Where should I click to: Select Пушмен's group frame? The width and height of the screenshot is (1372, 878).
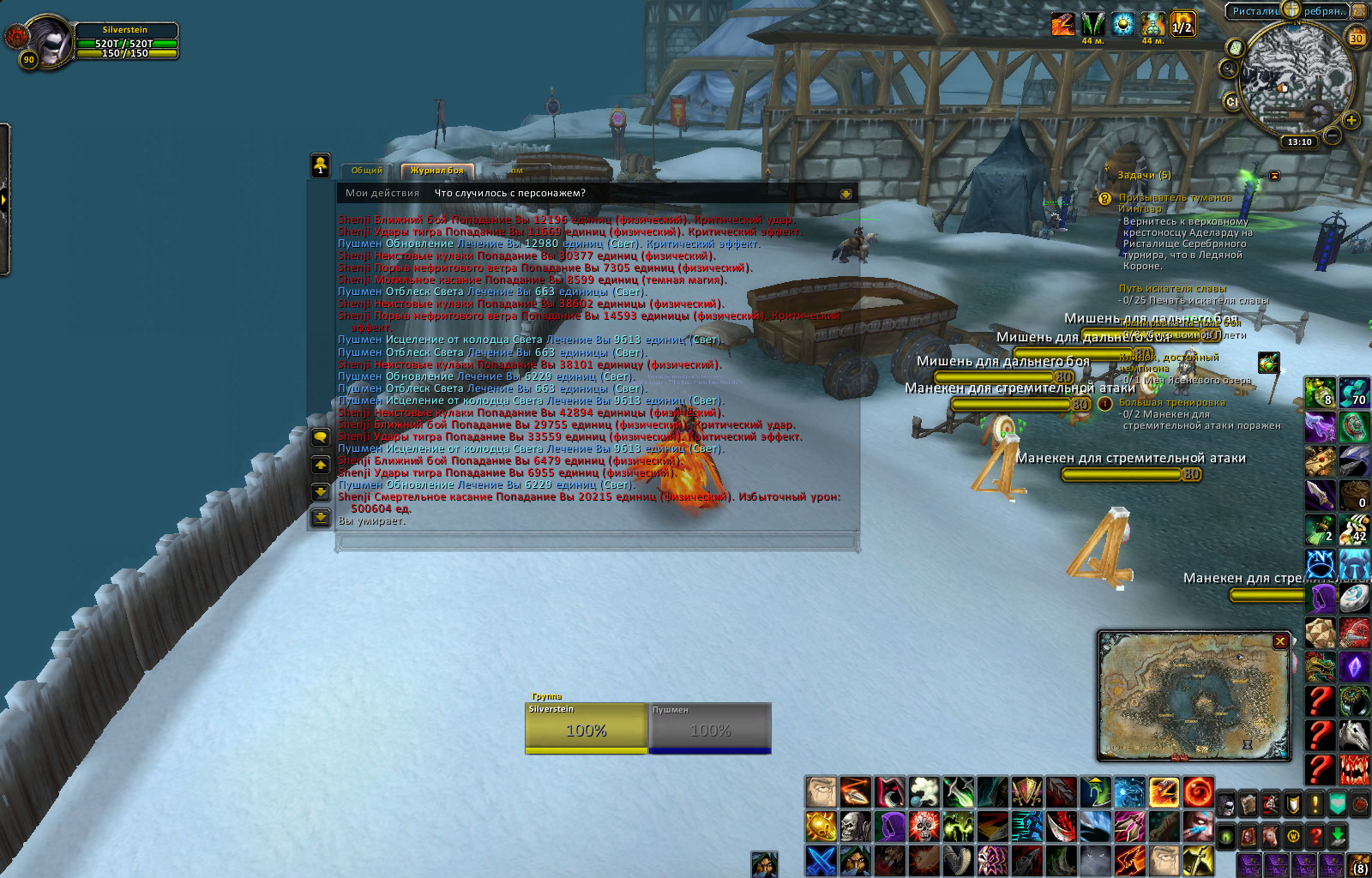click(710, 728)
